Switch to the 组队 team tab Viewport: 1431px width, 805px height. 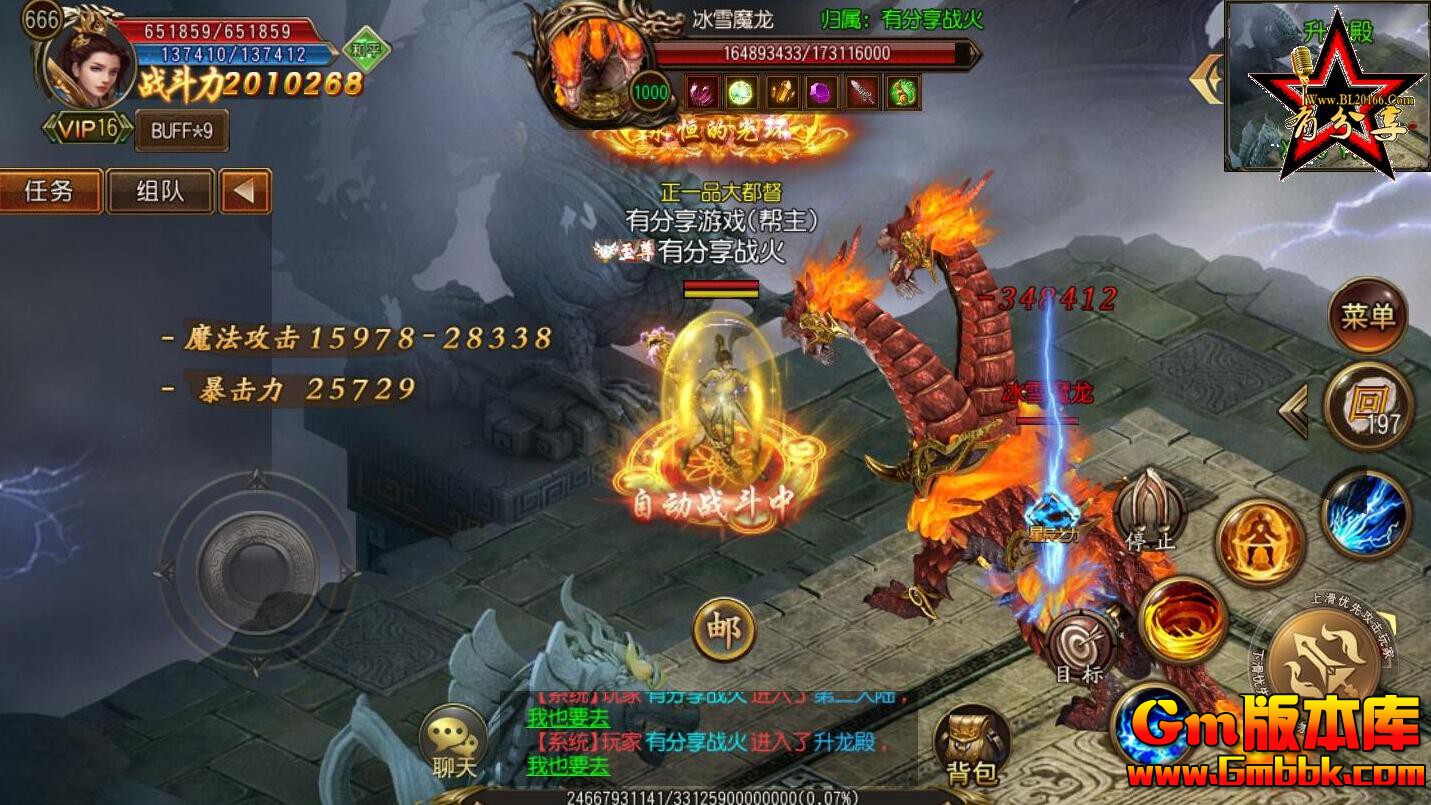160,192
